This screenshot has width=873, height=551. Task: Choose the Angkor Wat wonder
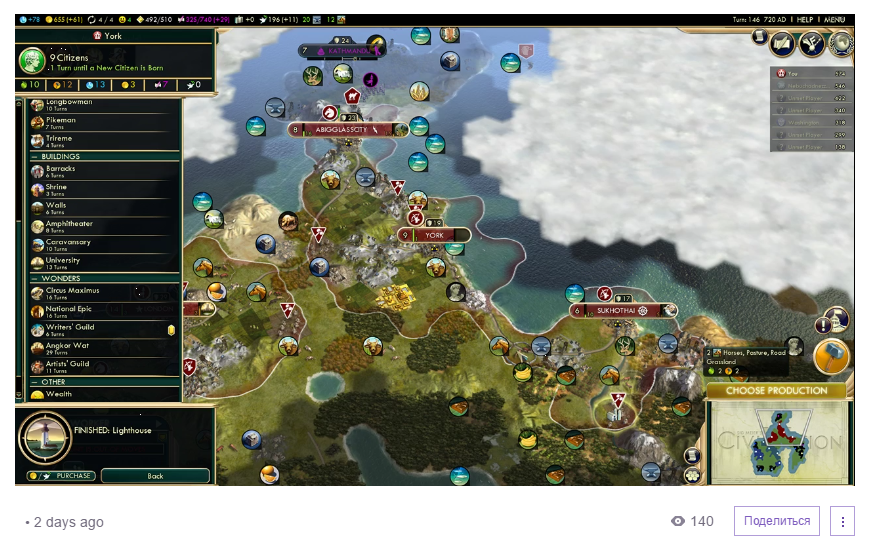66,348
